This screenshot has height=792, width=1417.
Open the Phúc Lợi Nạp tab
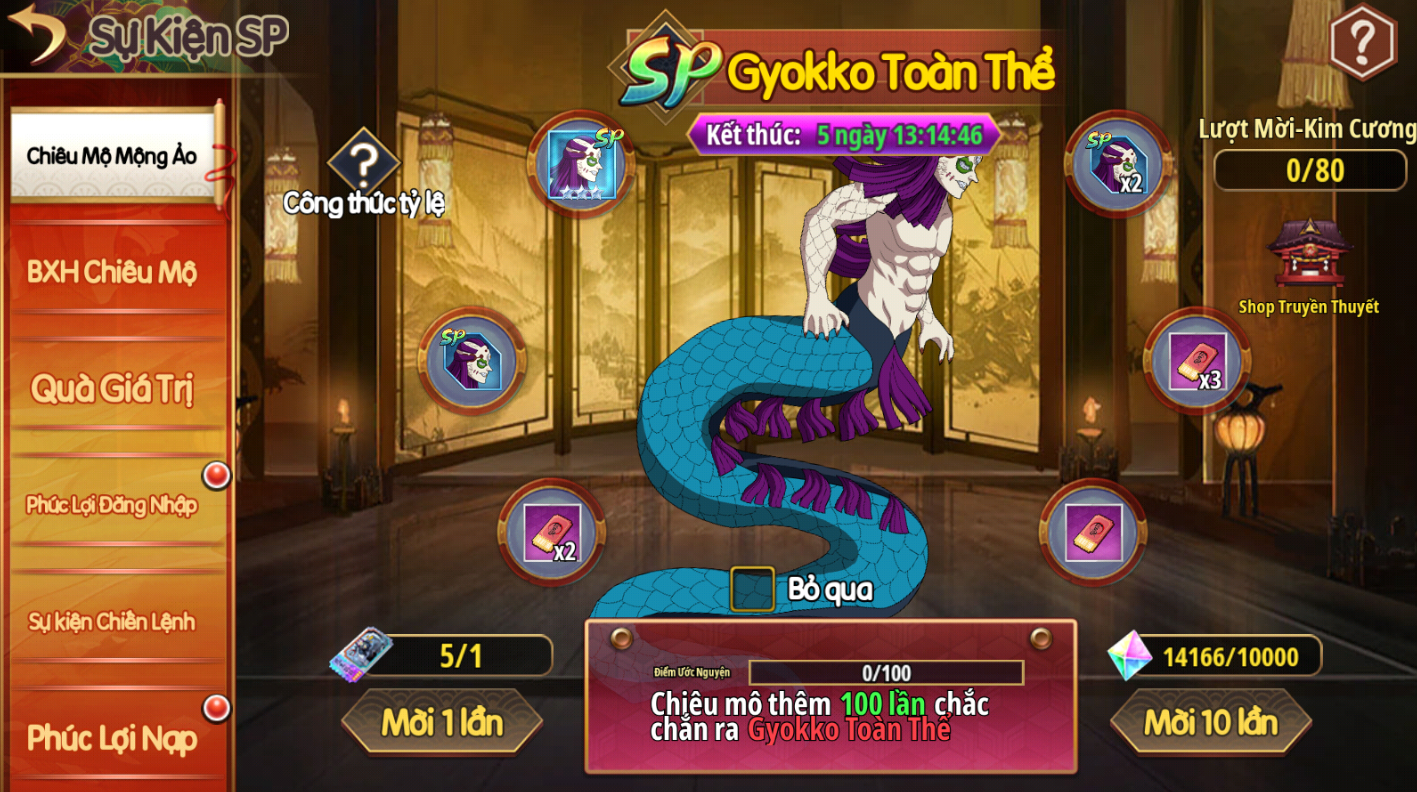(112, 738)
